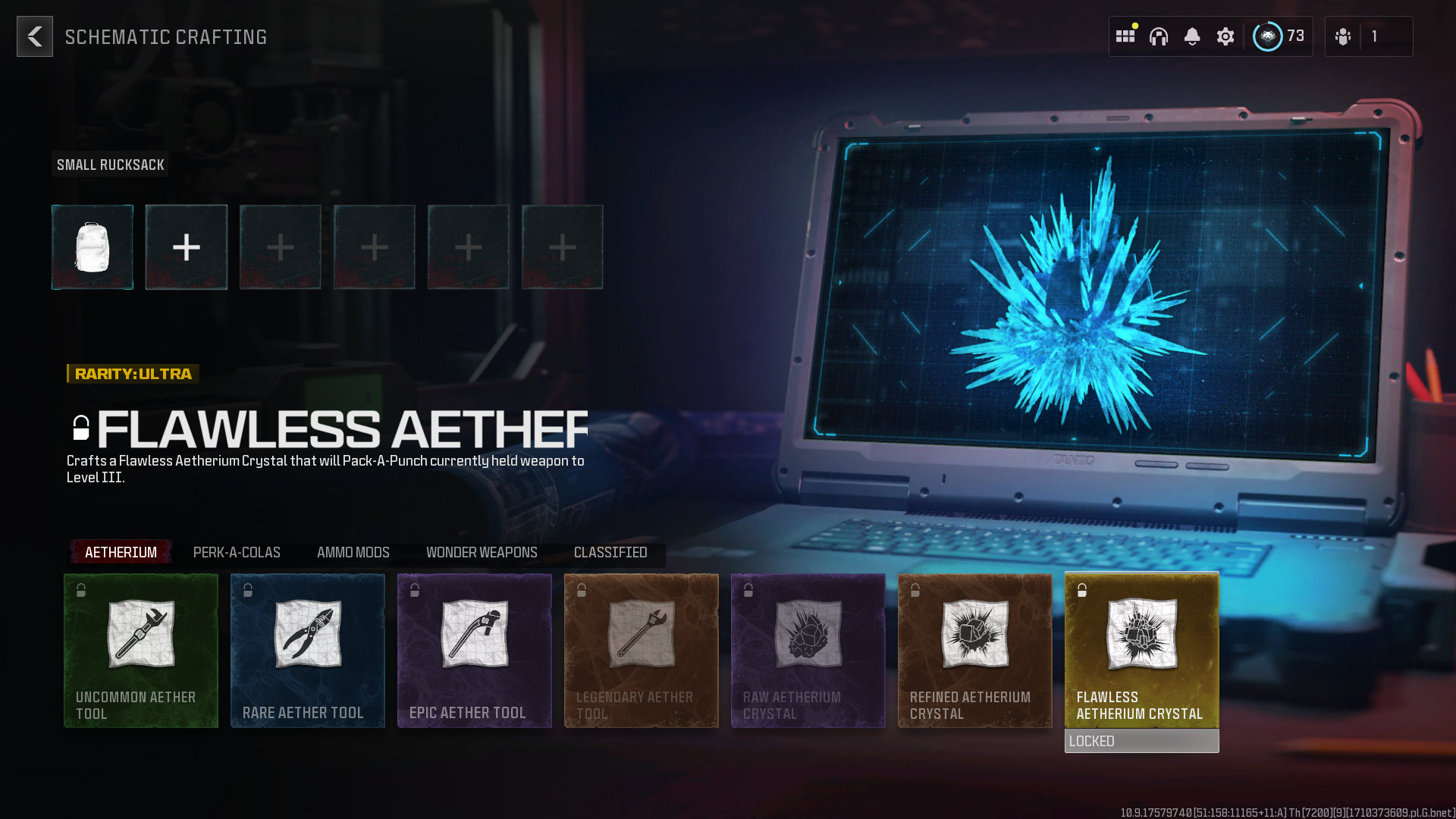Select the Raw Aetherium Crystal schematic
Viewport: 1456px width, 819px height.
808,650
